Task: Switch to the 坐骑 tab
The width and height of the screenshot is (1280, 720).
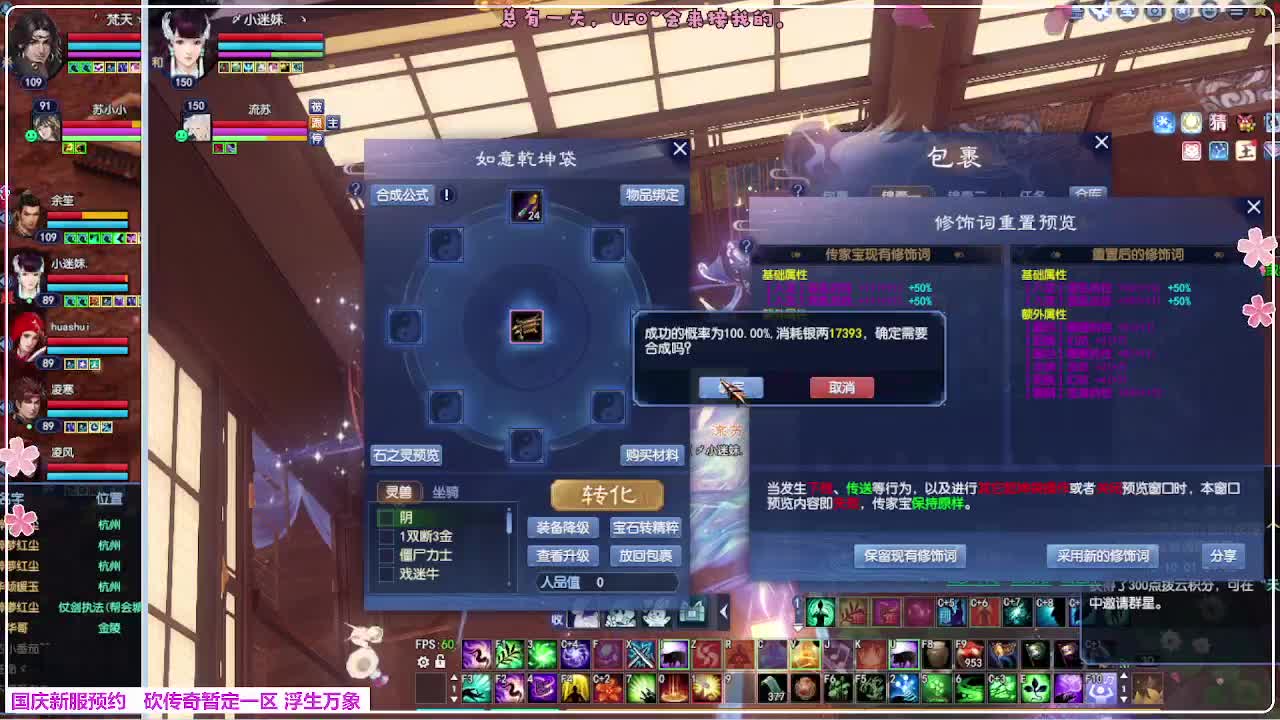Action: coord(445,491)
